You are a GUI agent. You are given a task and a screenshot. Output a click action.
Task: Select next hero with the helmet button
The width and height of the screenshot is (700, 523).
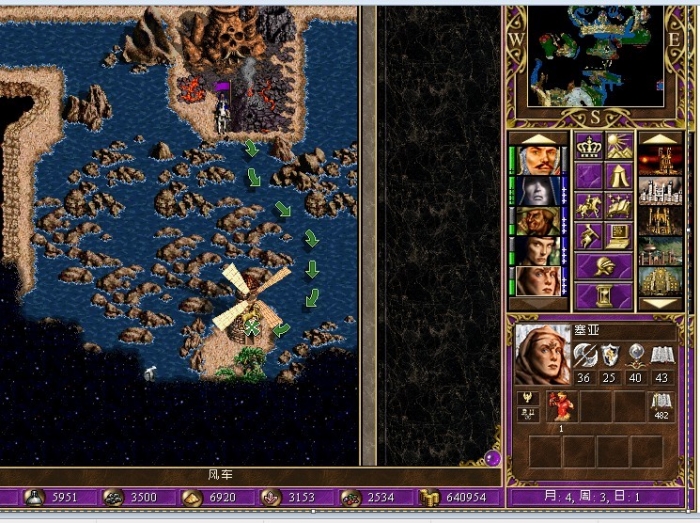(x=603, y=266)
